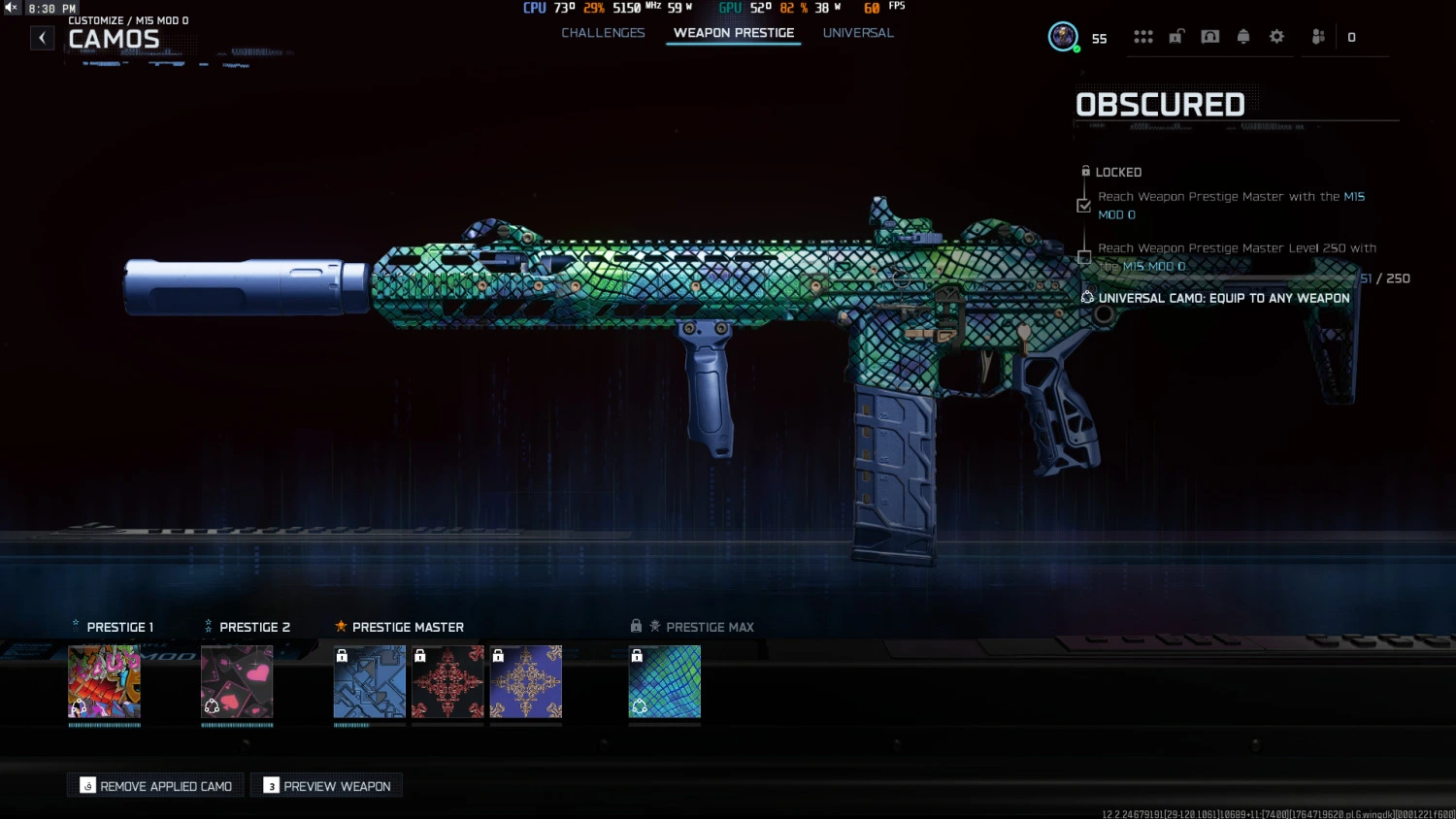
Task: Check the Prestige Master requirement checkbox
Action: (1084, 205)
